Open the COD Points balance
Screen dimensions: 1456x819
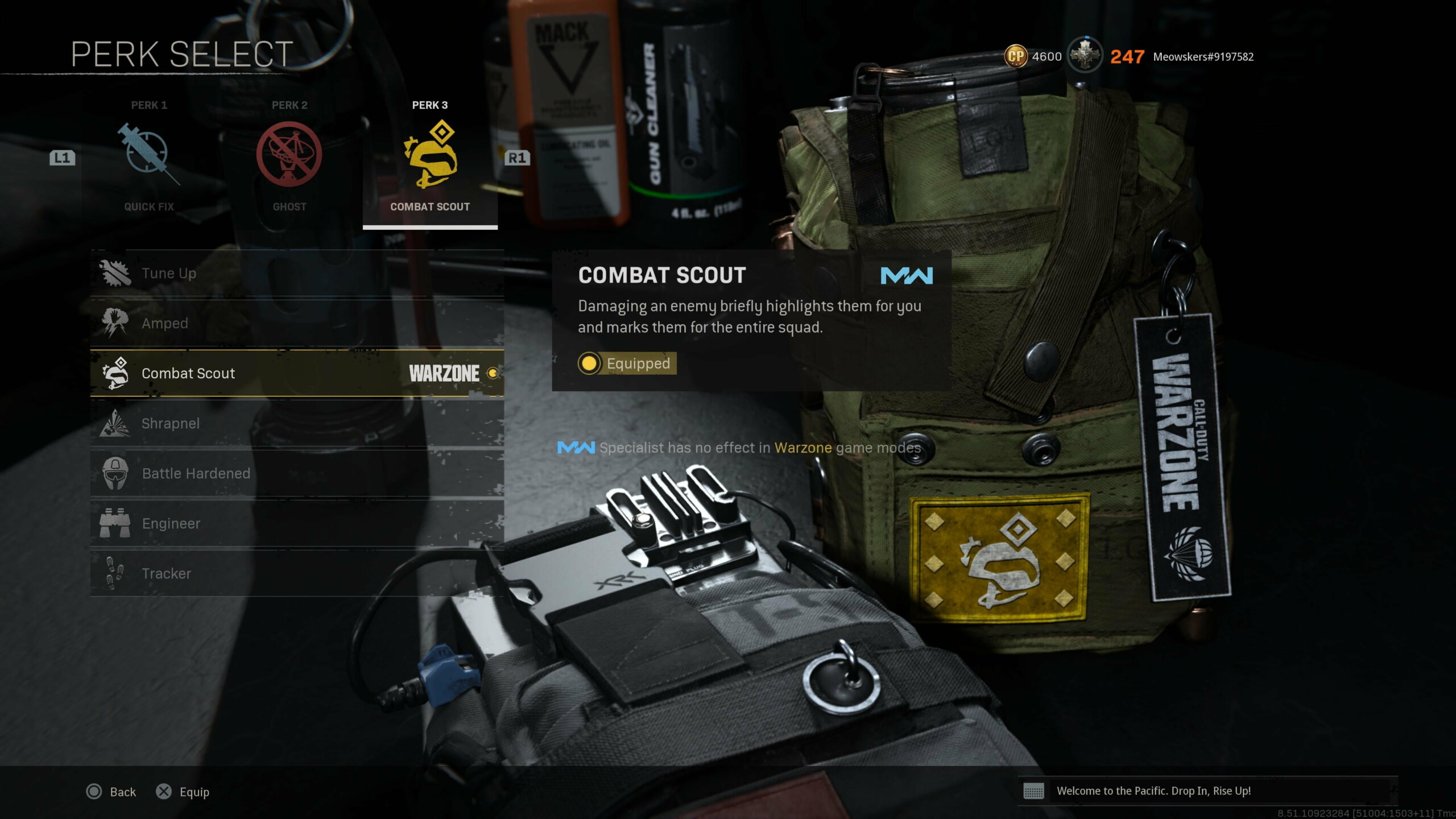coord(1033,57)
